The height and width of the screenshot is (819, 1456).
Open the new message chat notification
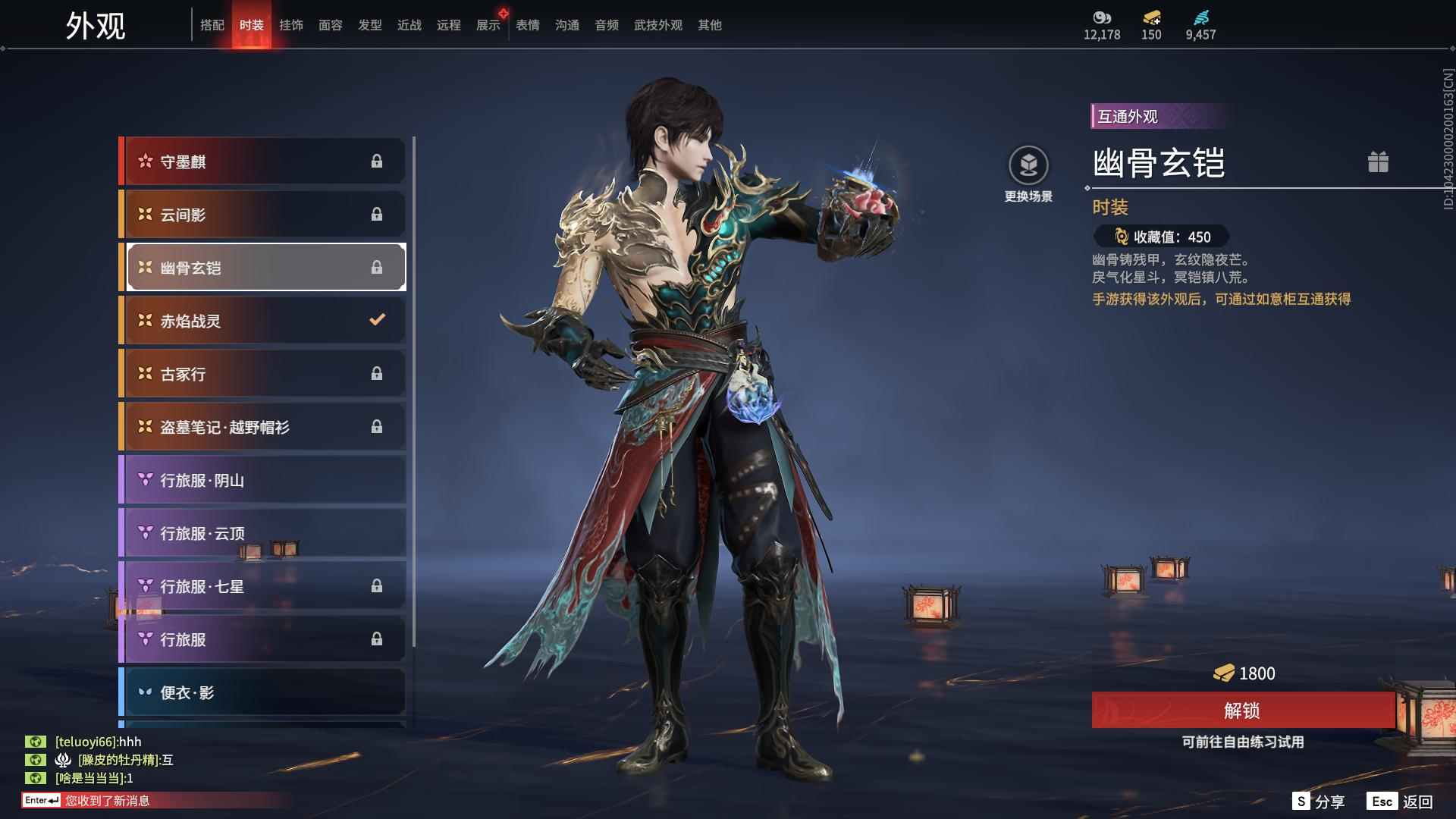(x=106, y=801)
